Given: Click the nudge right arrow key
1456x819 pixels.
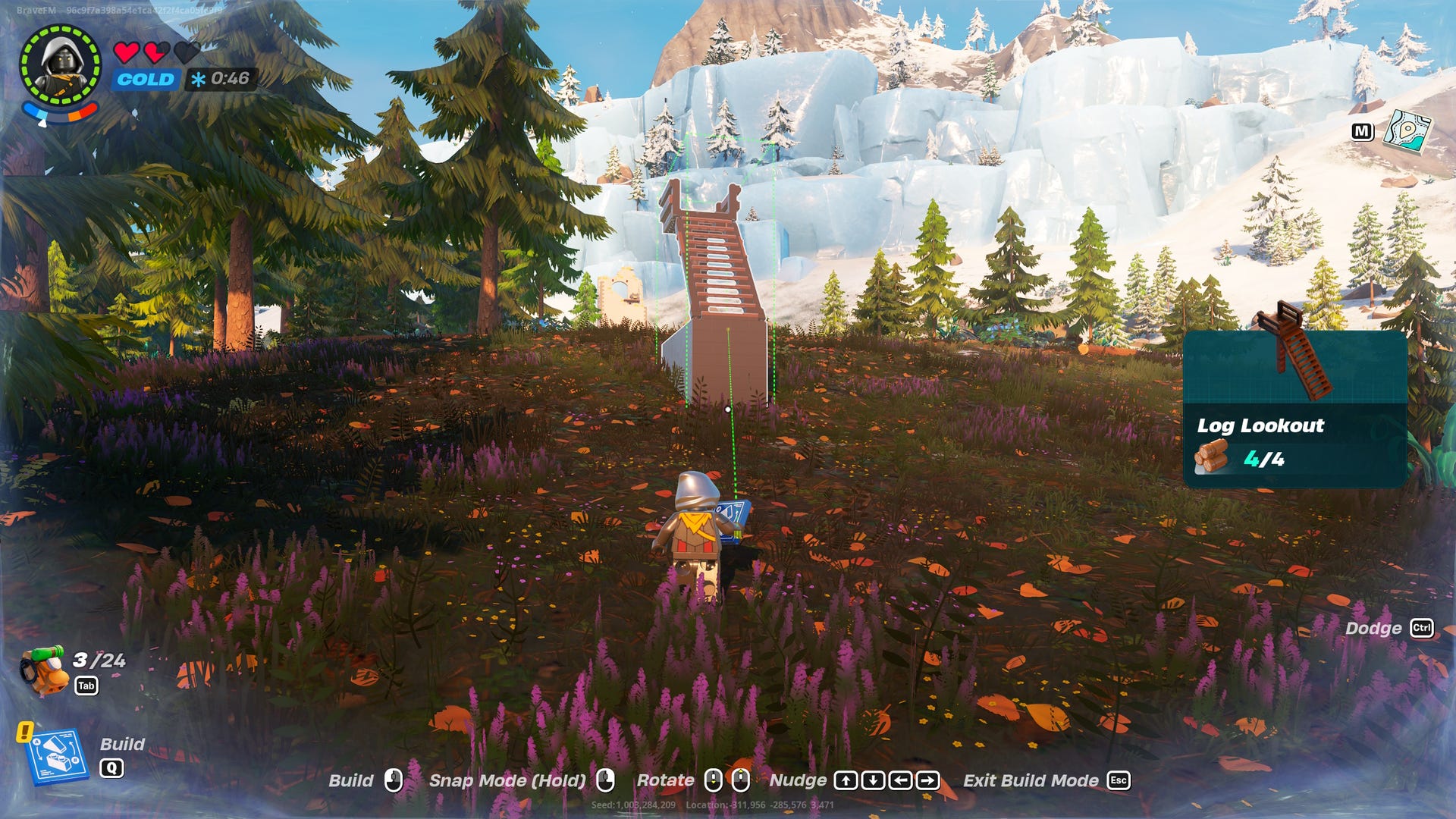Looking at the screenshot, I should (926, 780).
